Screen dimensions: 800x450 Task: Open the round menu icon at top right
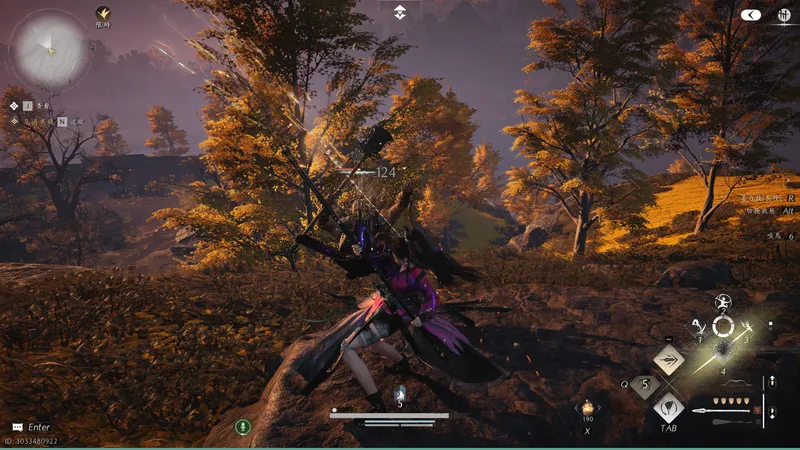(x=784, y=15)
